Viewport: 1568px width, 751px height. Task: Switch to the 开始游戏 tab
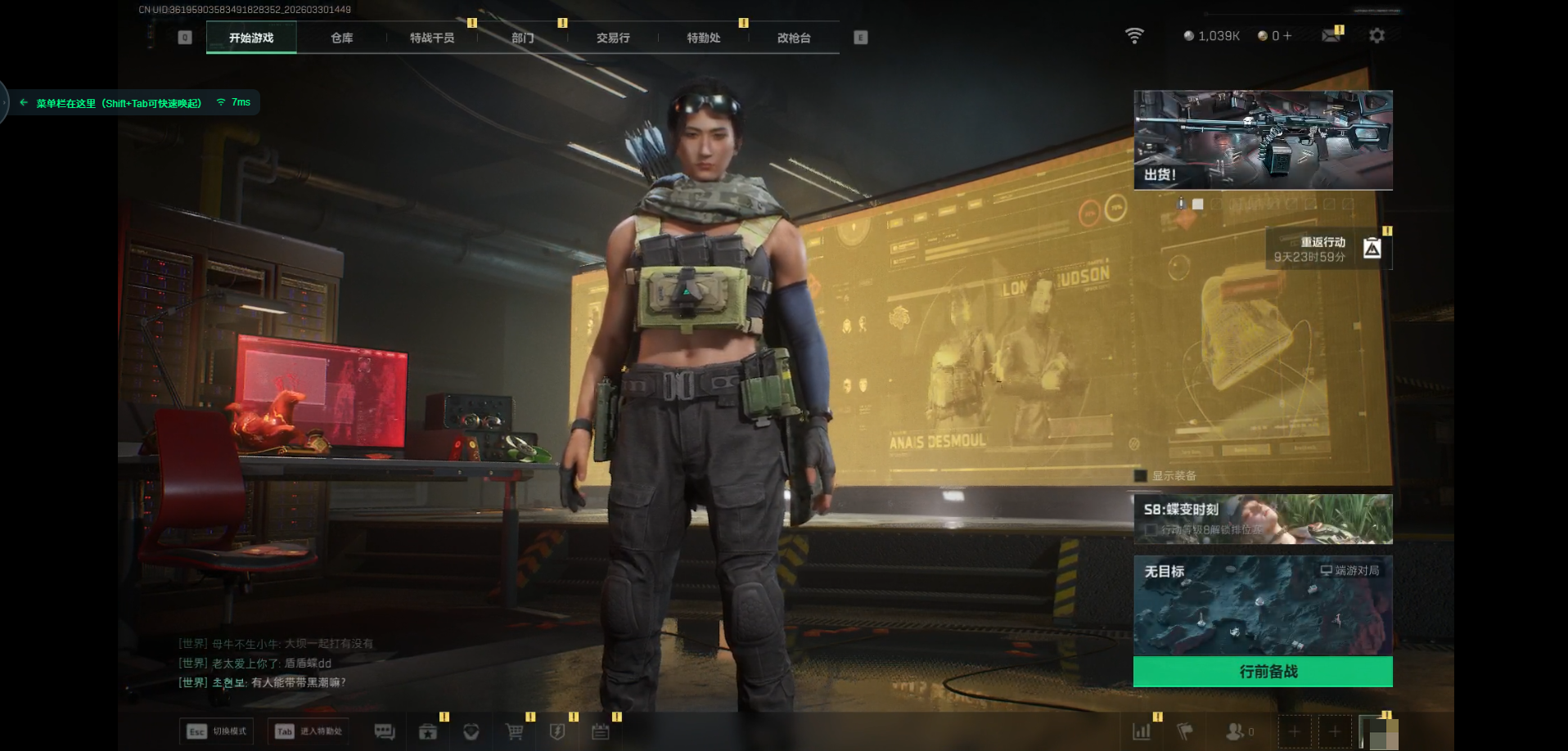(x=251, y=38)
